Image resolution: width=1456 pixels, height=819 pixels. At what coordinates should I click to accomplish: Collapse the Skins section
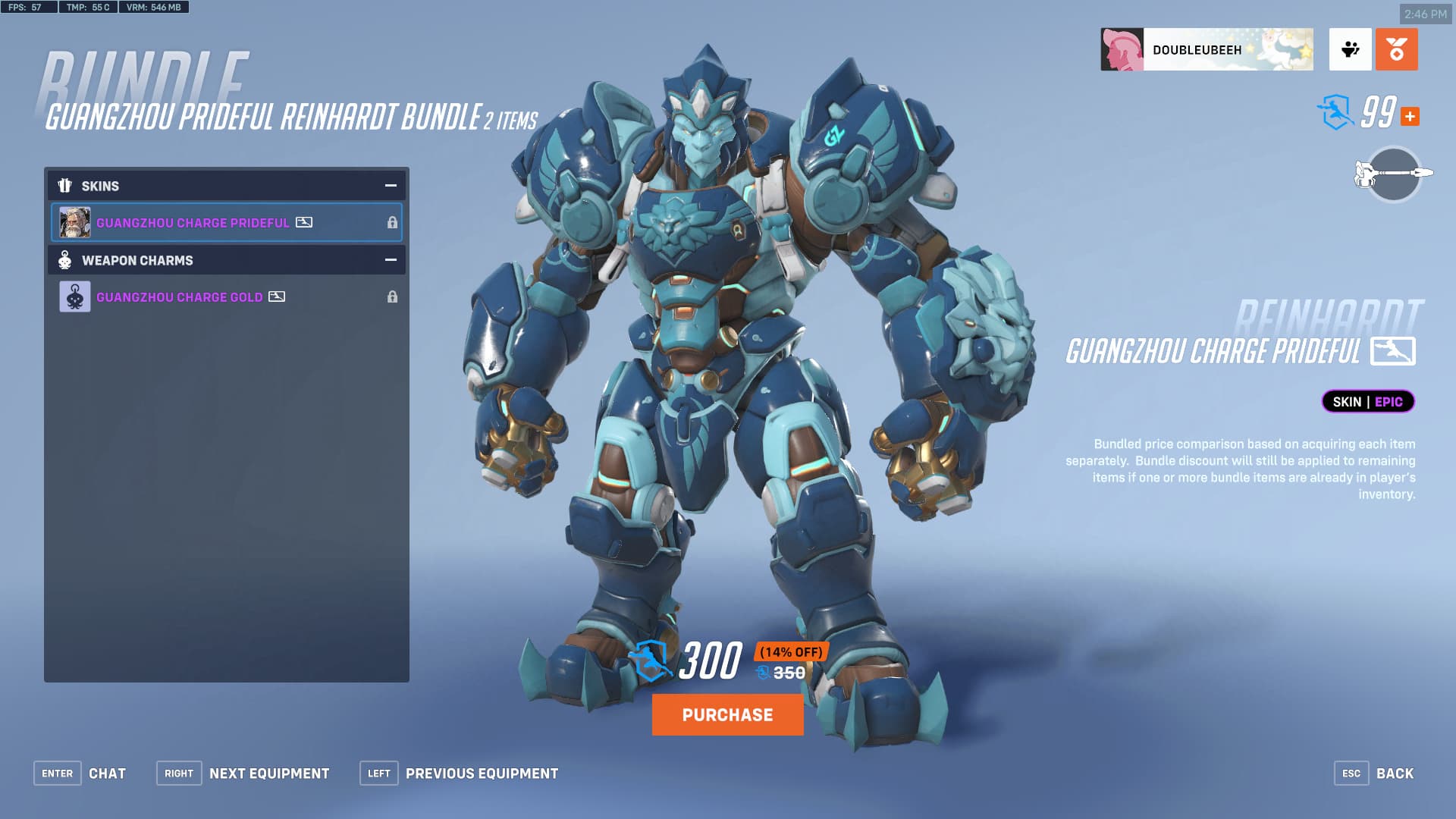pyautogui.click(x=391, y=186)
